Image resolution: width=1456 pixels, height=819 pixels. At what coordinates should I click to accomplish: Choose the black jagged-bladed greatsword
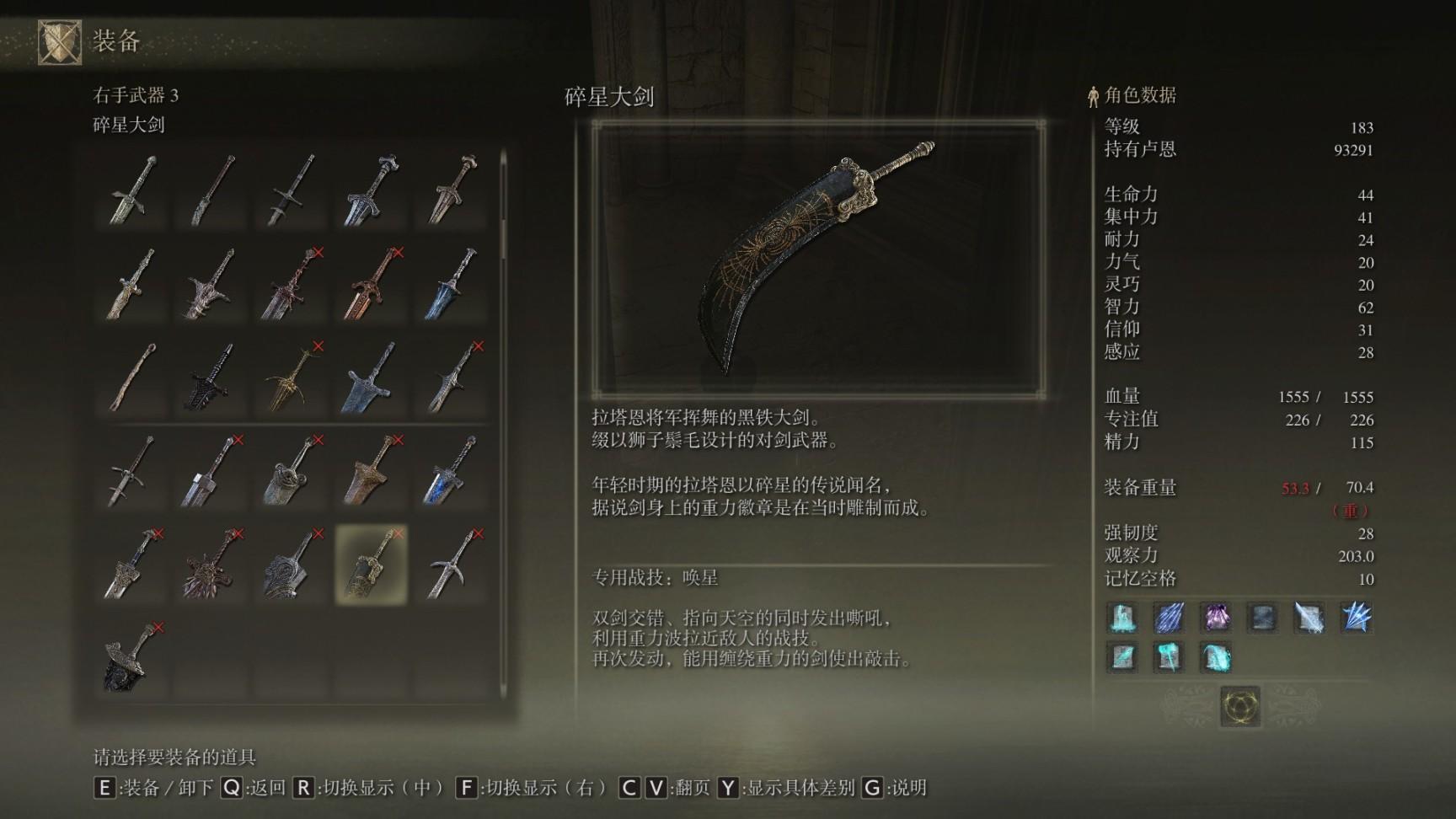[211, 377]
